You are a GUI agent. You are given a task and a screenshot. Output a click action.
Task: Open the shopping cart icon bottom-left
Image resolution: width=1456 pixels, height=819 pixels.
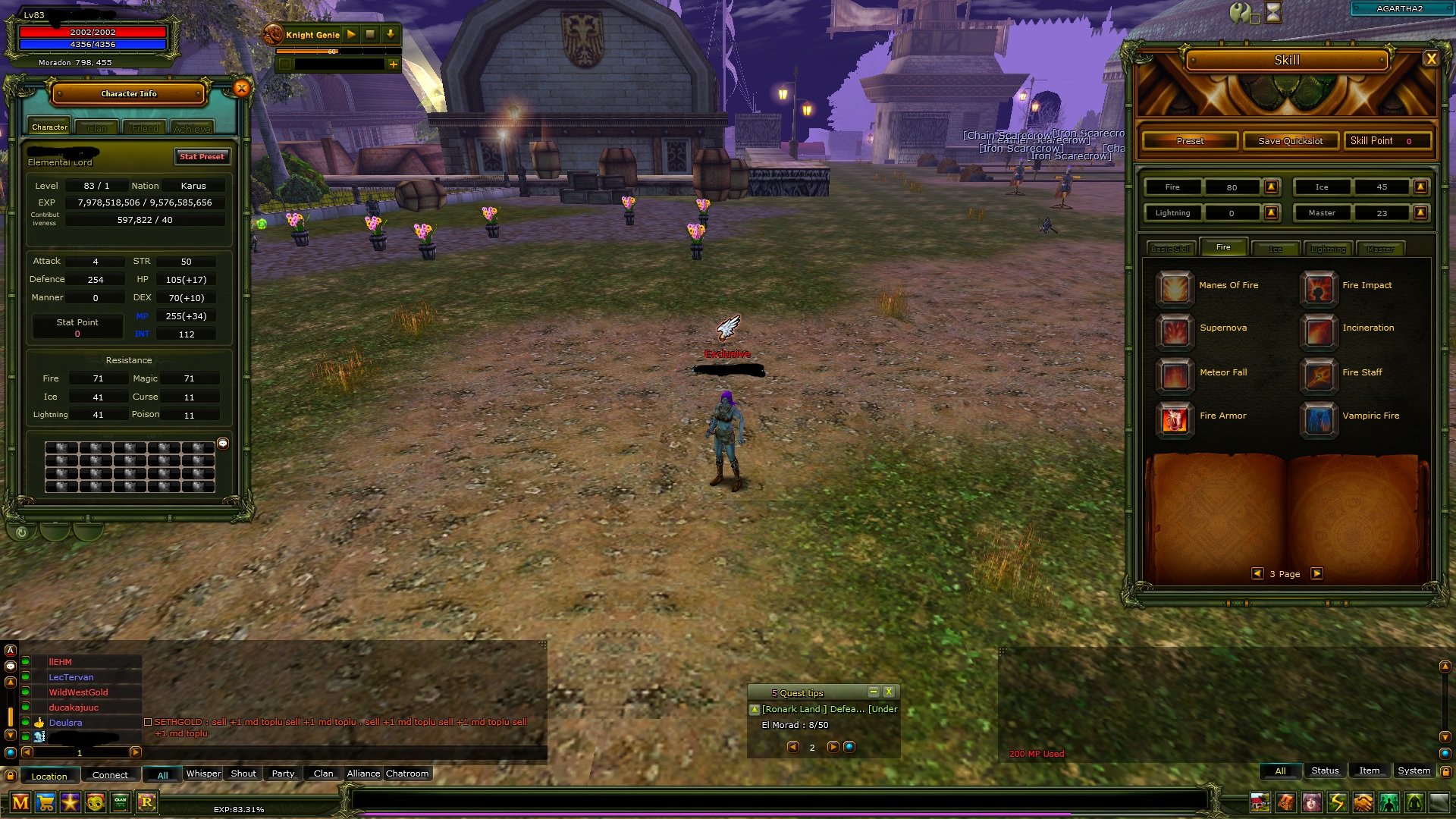pyautogui.click(x=46, y=802)
